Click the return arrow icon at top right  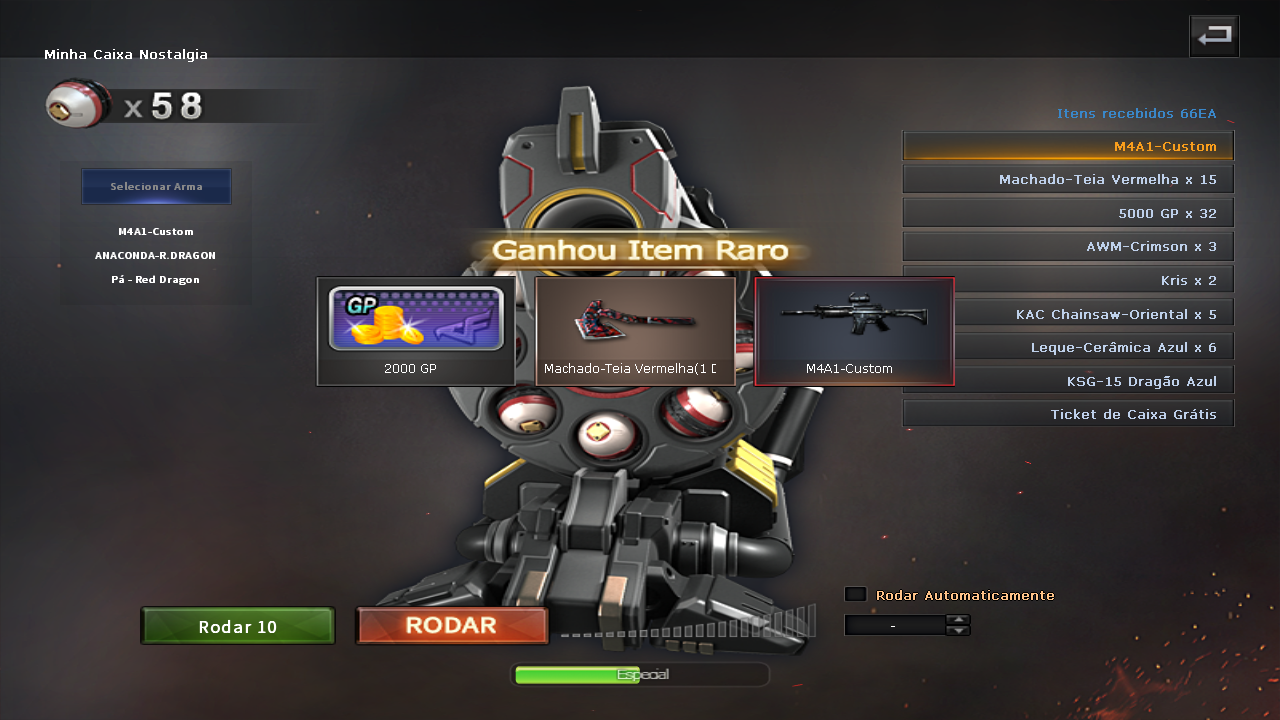coord(1213,35)
